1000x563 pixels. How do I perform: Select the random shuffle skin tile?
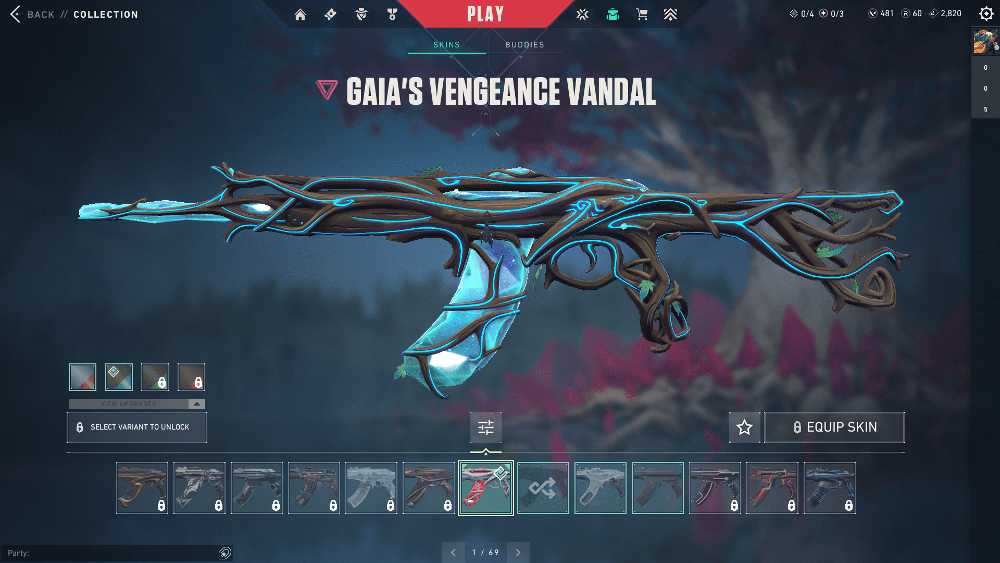(x=543, y=488)
